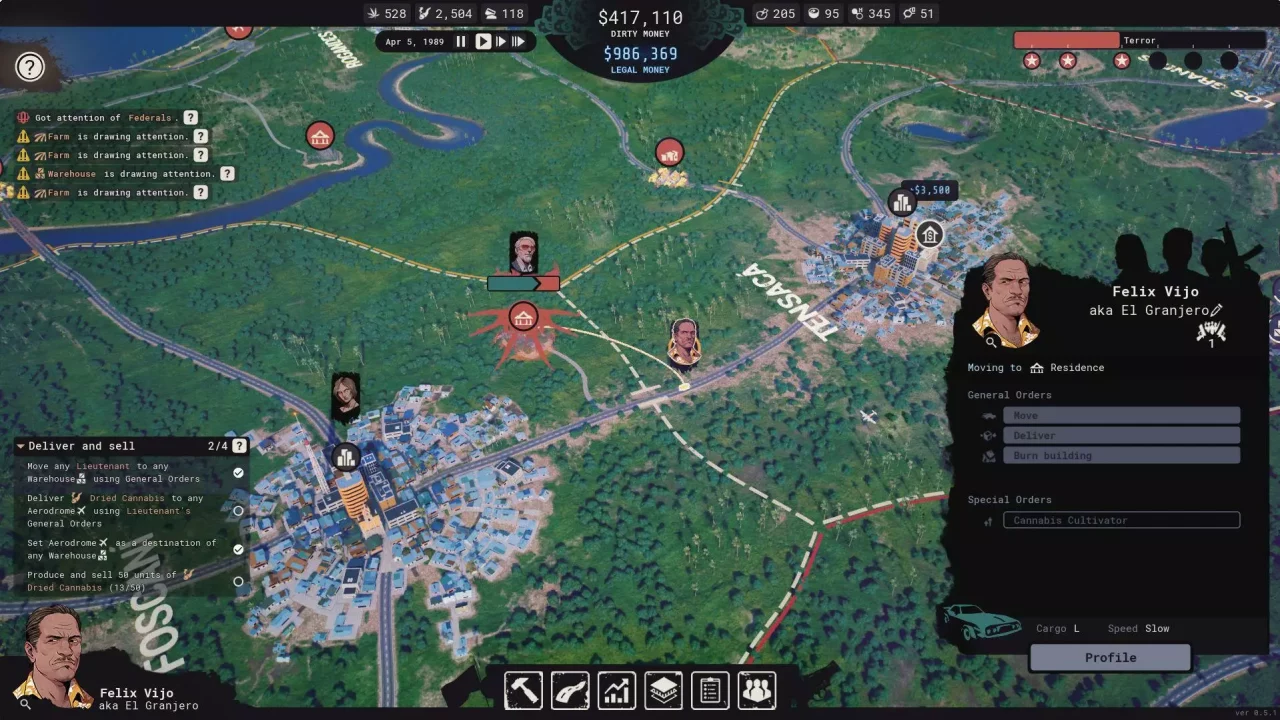Open Felix Vijo's Profile

tap(1110, 657)
